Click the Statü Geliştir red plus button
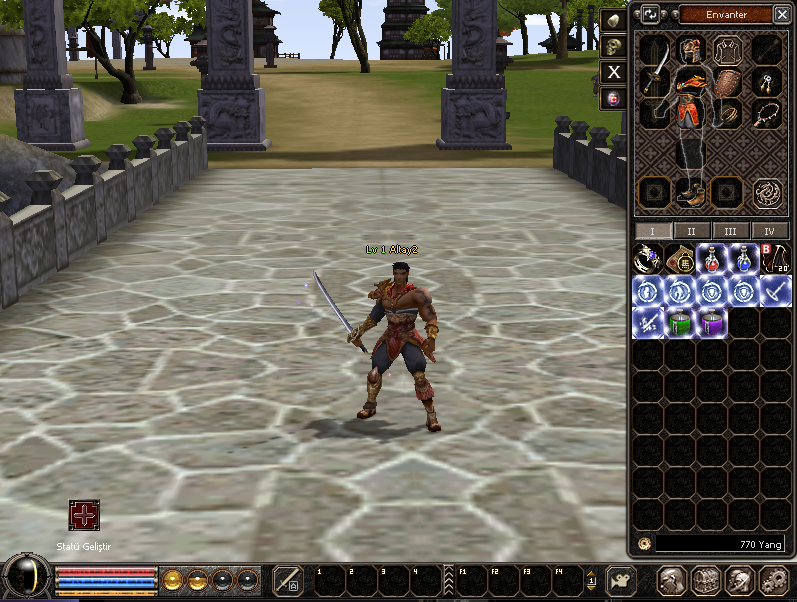Image resolution: width=797 pixels, height=602 pixels. pyautogui.click(x=83, y=516)
